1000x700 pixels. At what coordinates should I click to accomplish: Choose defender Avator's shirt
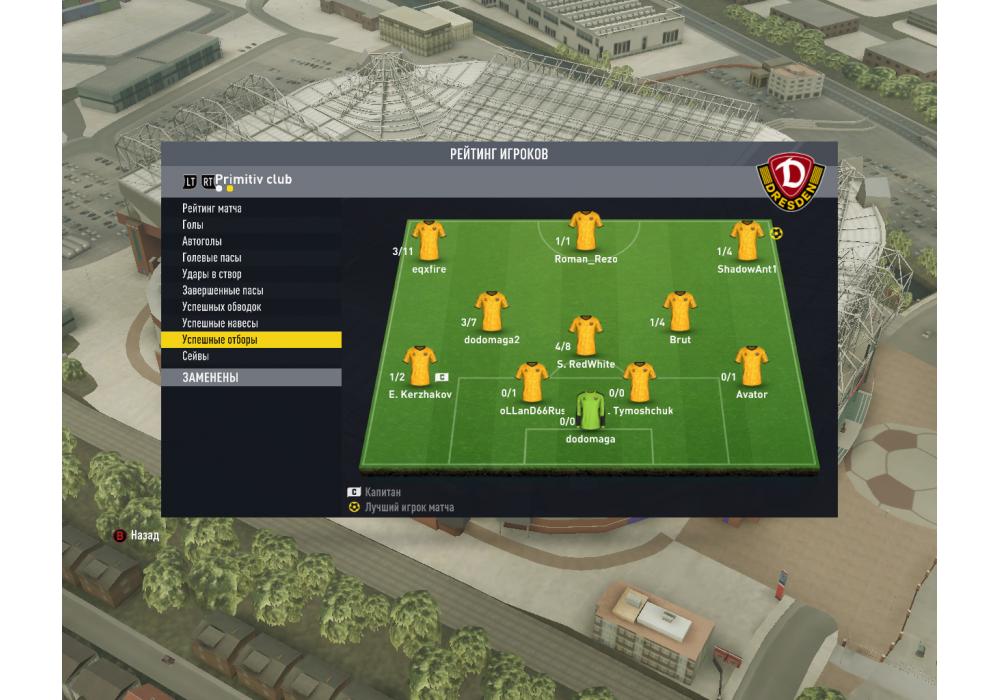click(x=751, y=366)
